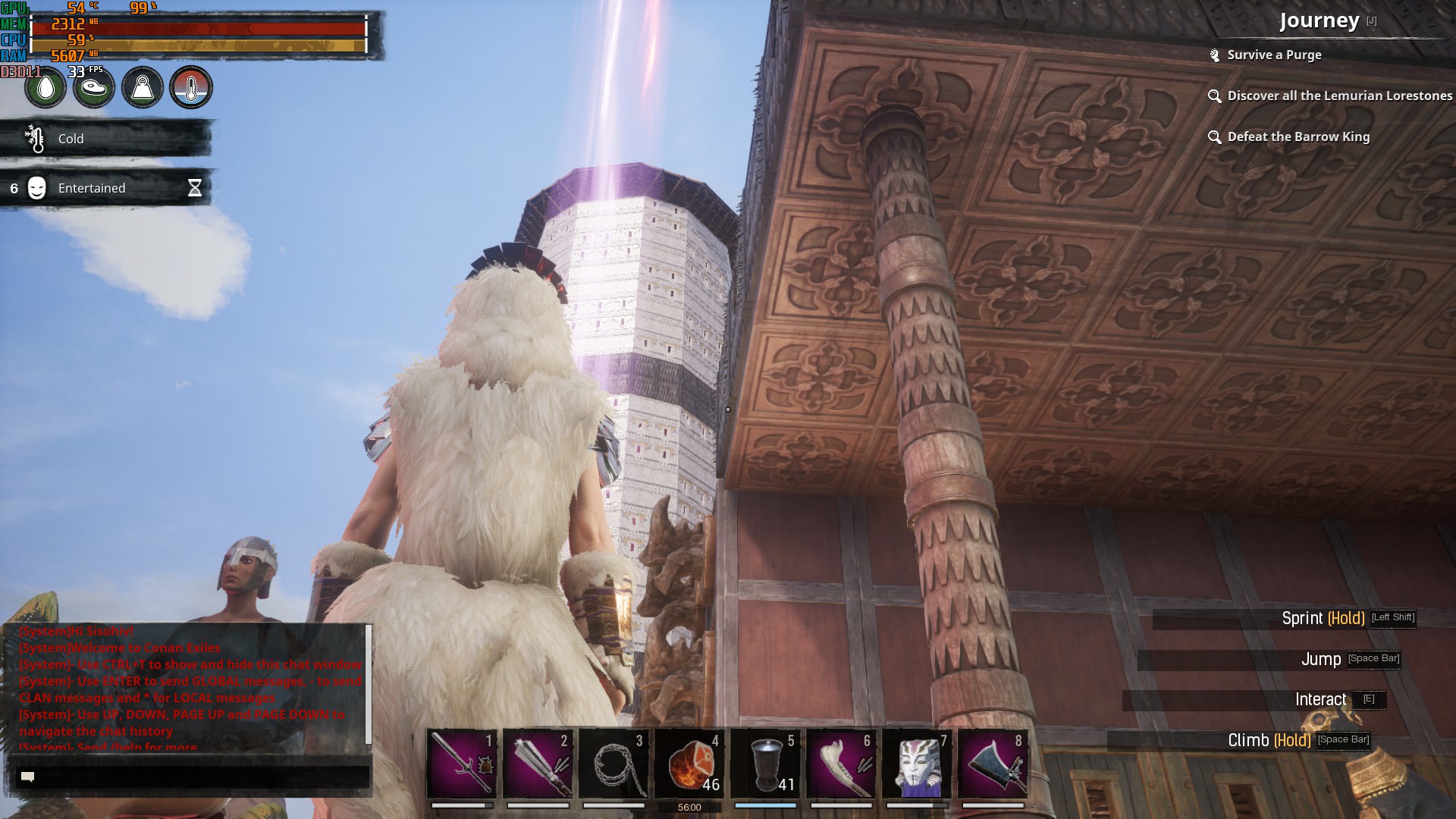The image size is (1456, 819).
Task: Select Discover all the Lemurian Lorestones objective
Action: [x=1339, y=96]
